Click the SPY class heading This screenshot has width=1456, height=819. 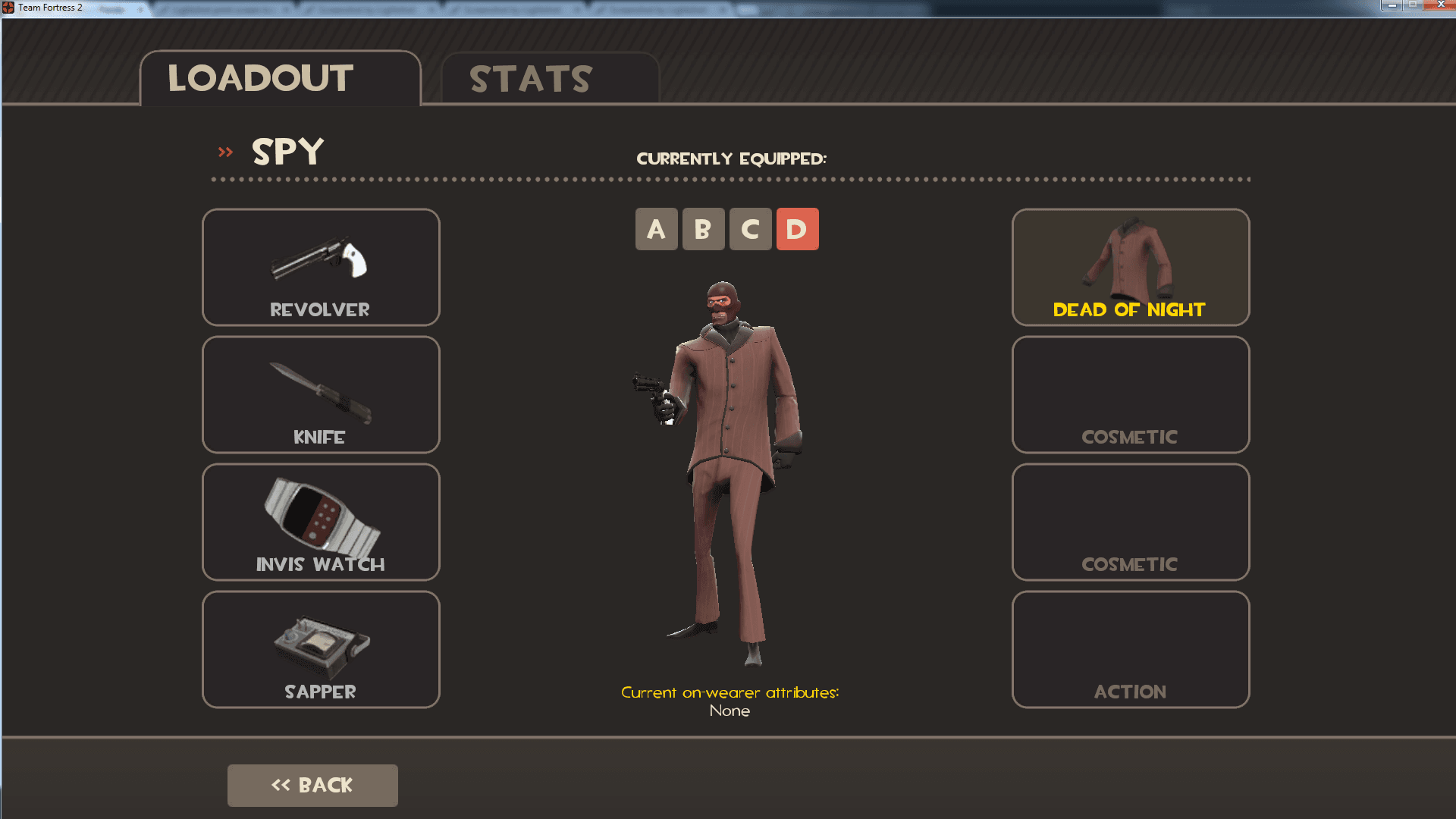tap(287, 152)
